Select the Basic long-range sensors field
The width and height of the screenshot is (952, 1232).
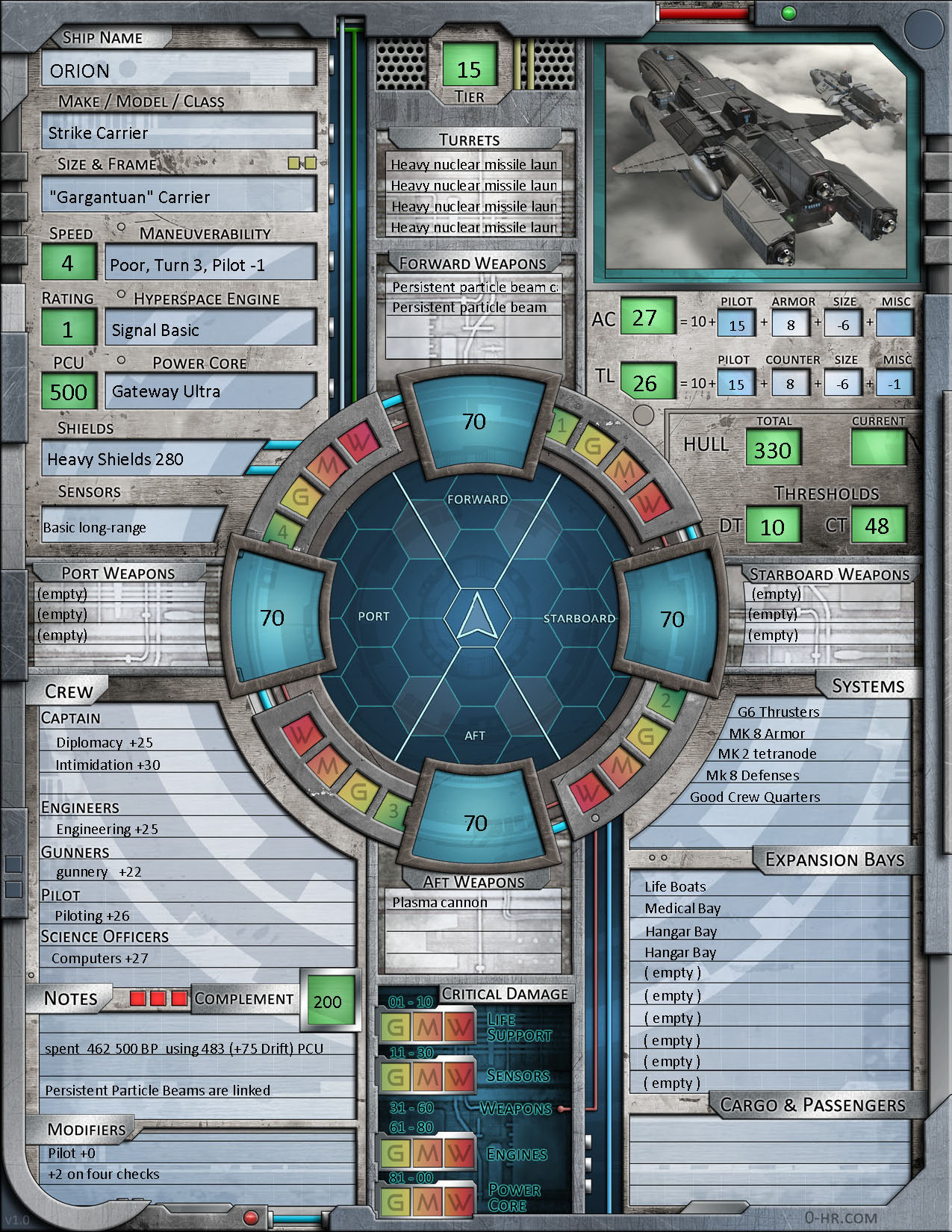[x=131, y=527]
